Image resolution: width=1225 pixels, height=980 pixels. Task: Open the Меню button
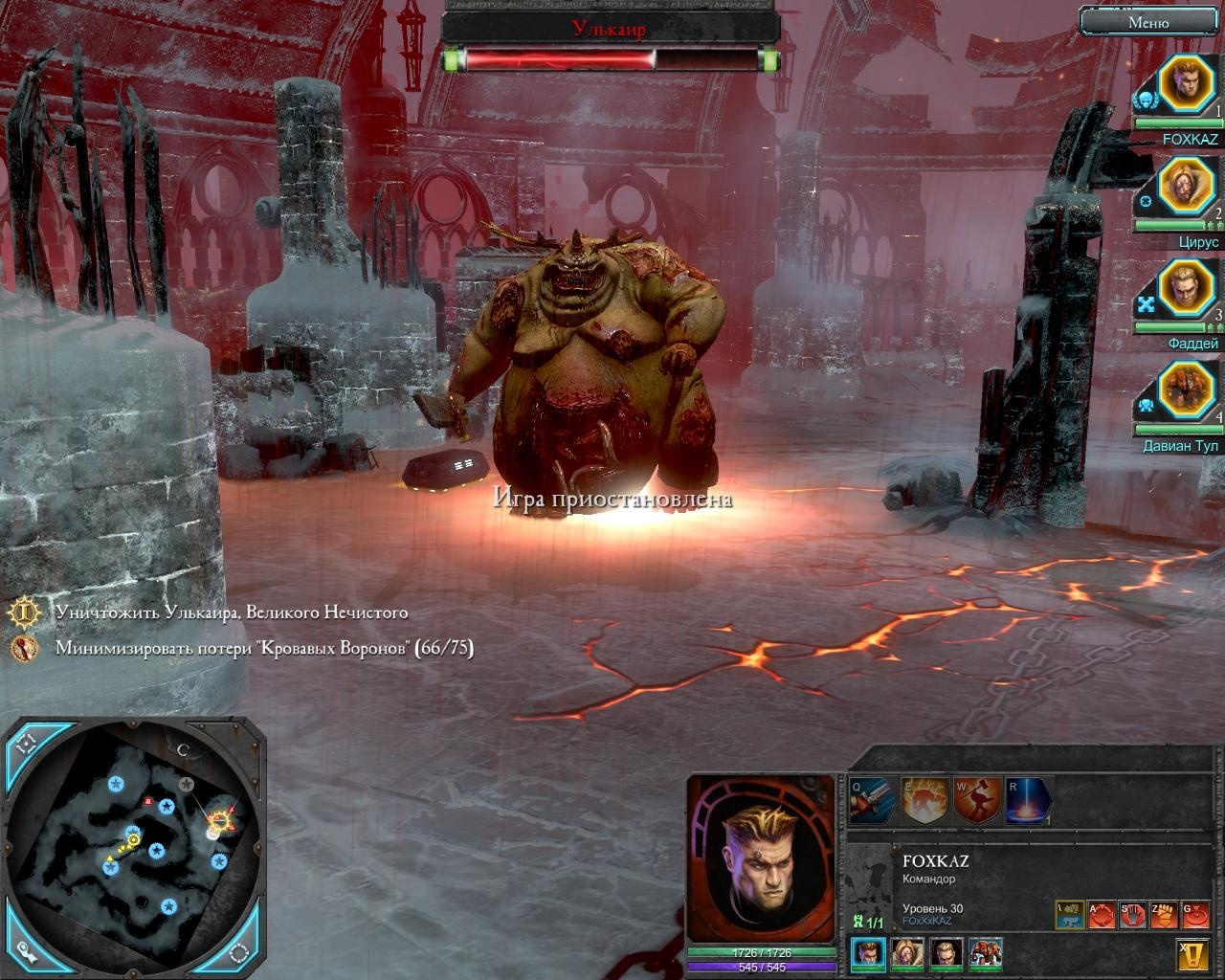[1147, 22]
